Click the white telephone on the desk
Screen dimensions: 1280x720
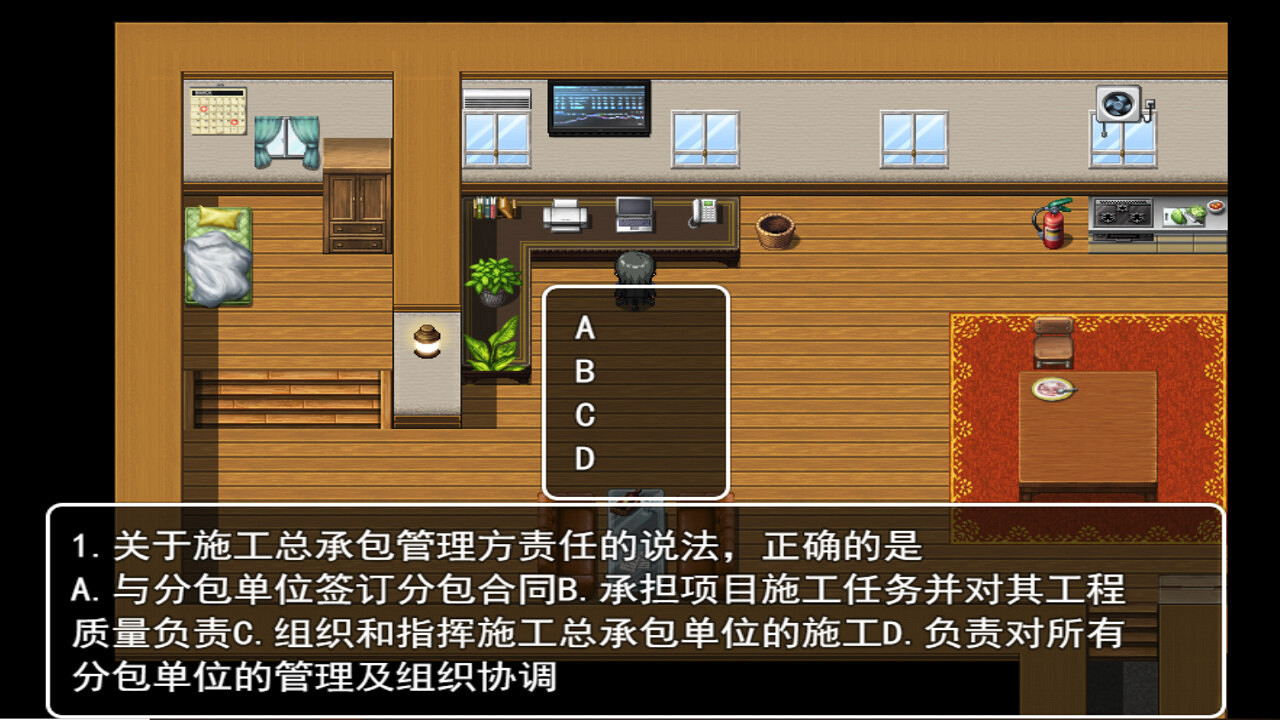[x=703, y=212]
